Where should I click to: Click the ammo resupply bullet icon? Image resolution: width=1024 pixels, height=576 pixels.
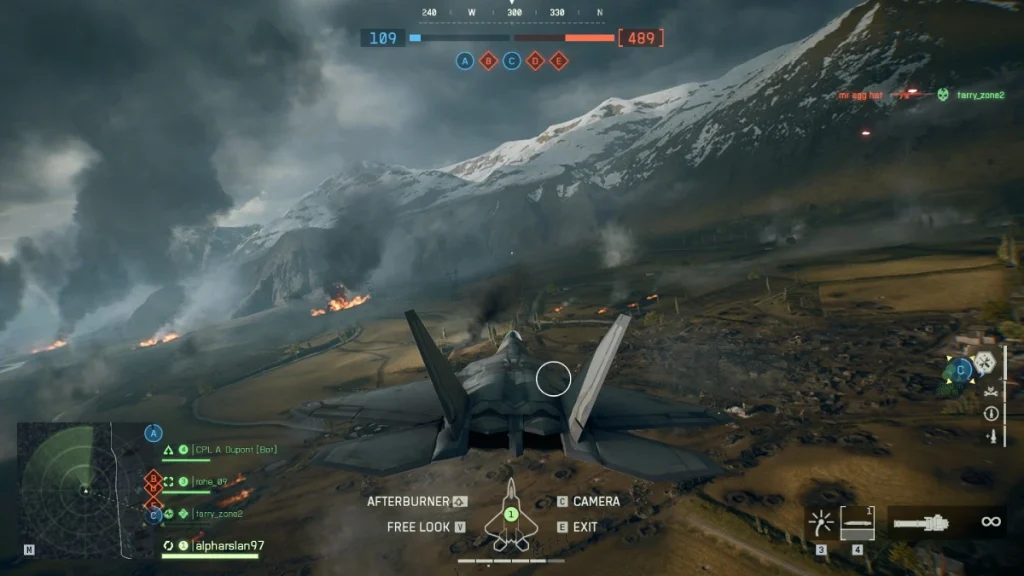point(991,436)
